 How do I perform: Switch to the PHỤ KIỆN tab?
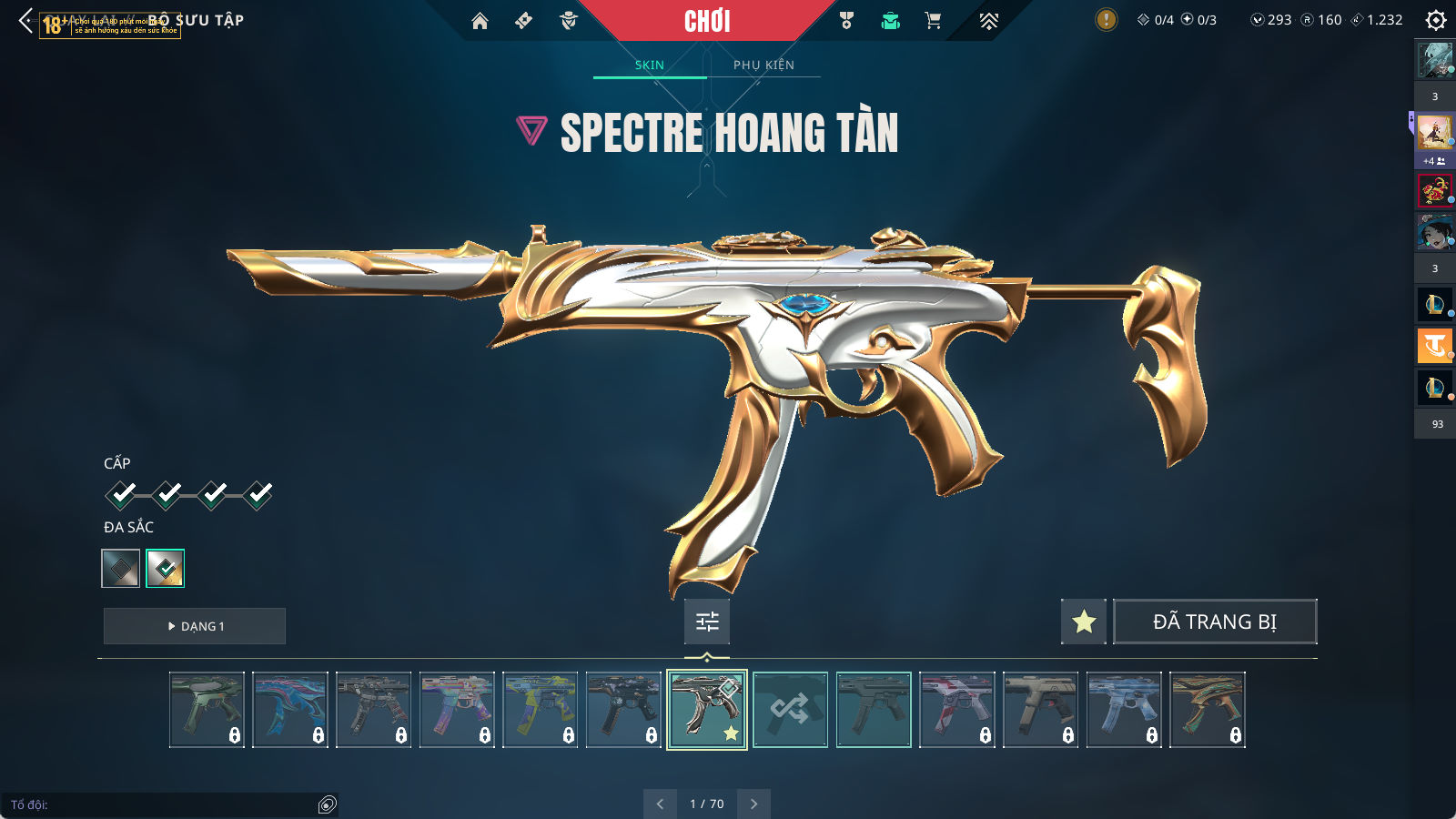[x=763, y=65]
